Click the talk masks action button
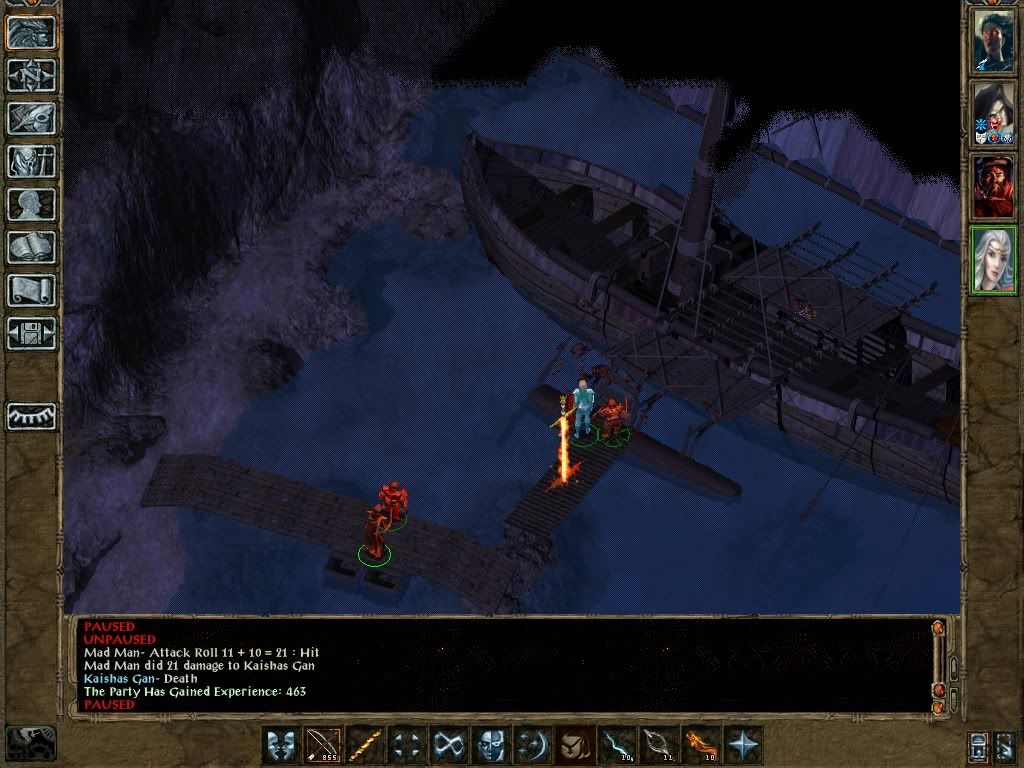 [281, 746]
